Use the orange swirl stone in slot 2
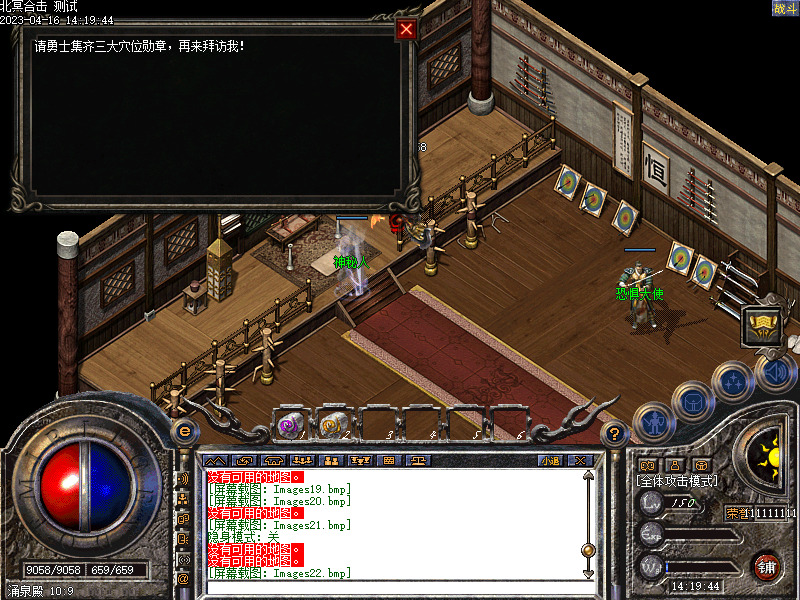Screen dimensions: 800x600 333,425
